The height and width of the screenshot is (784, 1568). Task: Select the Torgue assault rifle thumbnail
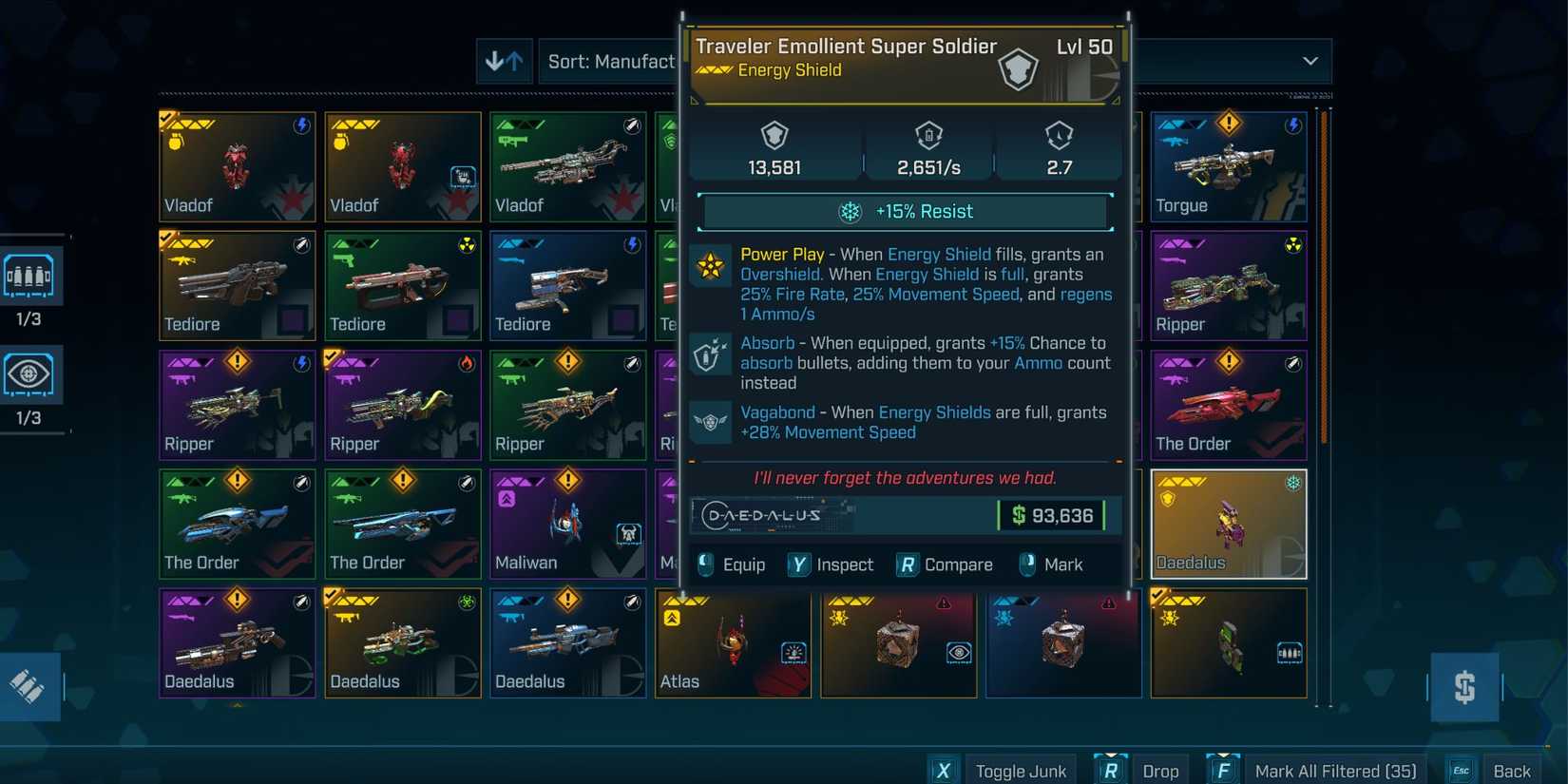(x=1229, y=167)
